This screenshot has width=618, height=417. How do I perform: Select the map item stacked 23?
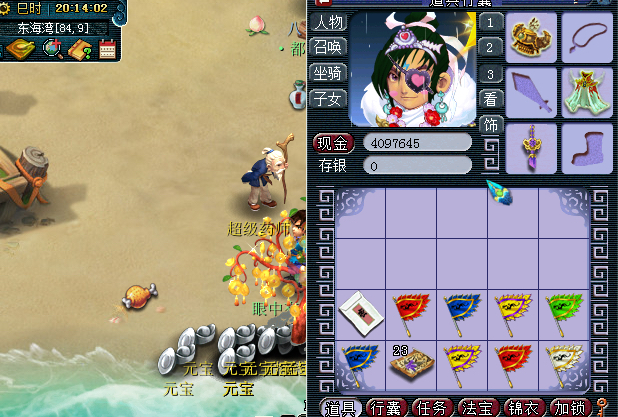pyautogui.click(x=410, y=362)
